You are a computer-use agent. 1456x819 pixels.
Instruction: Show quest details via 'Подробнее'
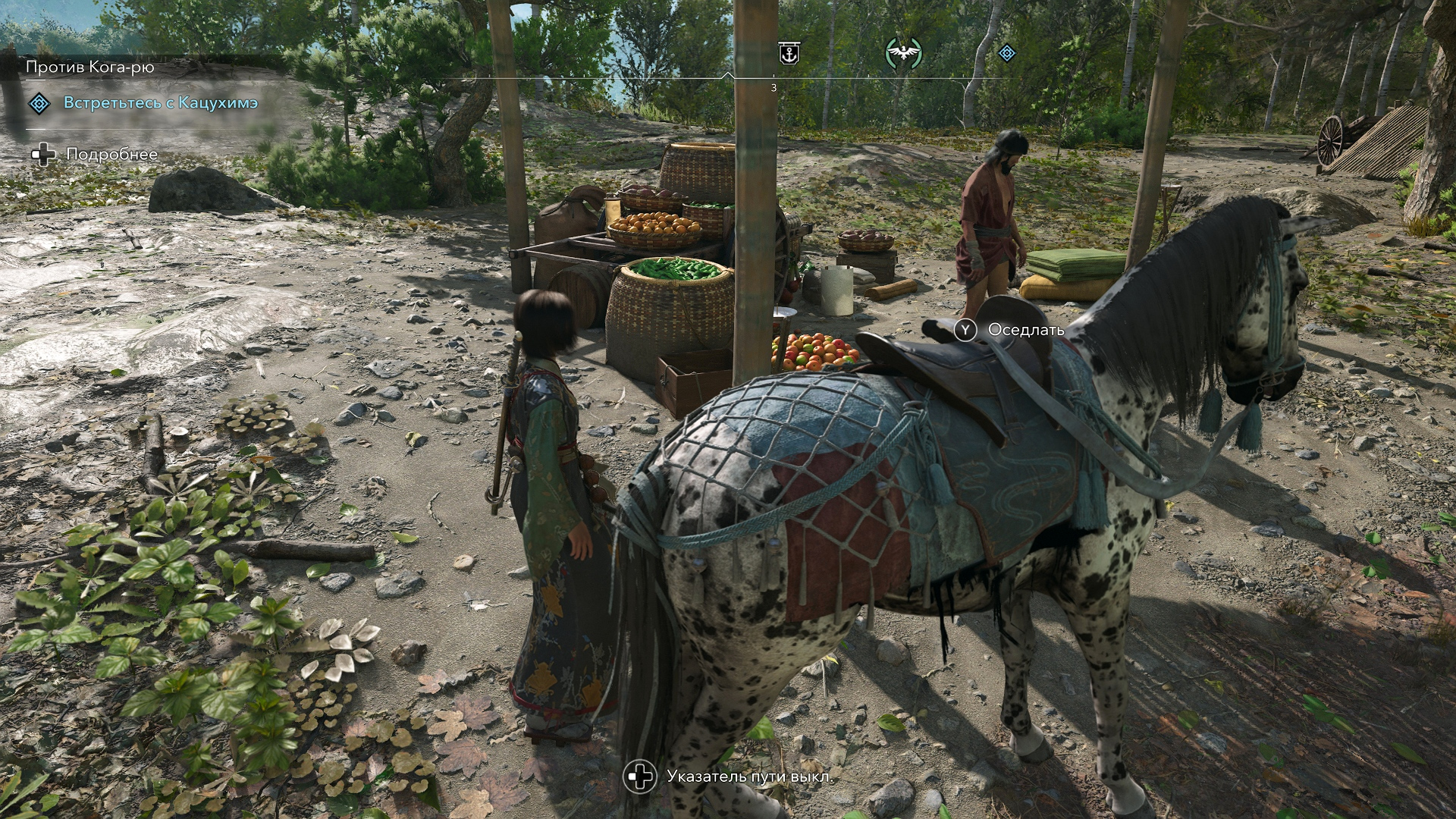[111, 155]
